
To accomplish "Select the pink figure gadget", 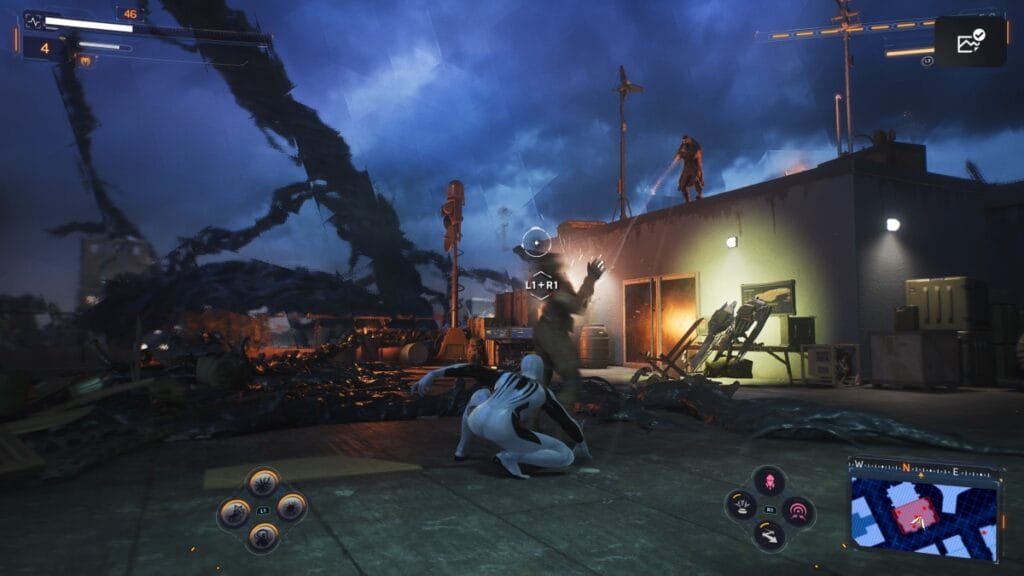I will click(x=768, y=480).
